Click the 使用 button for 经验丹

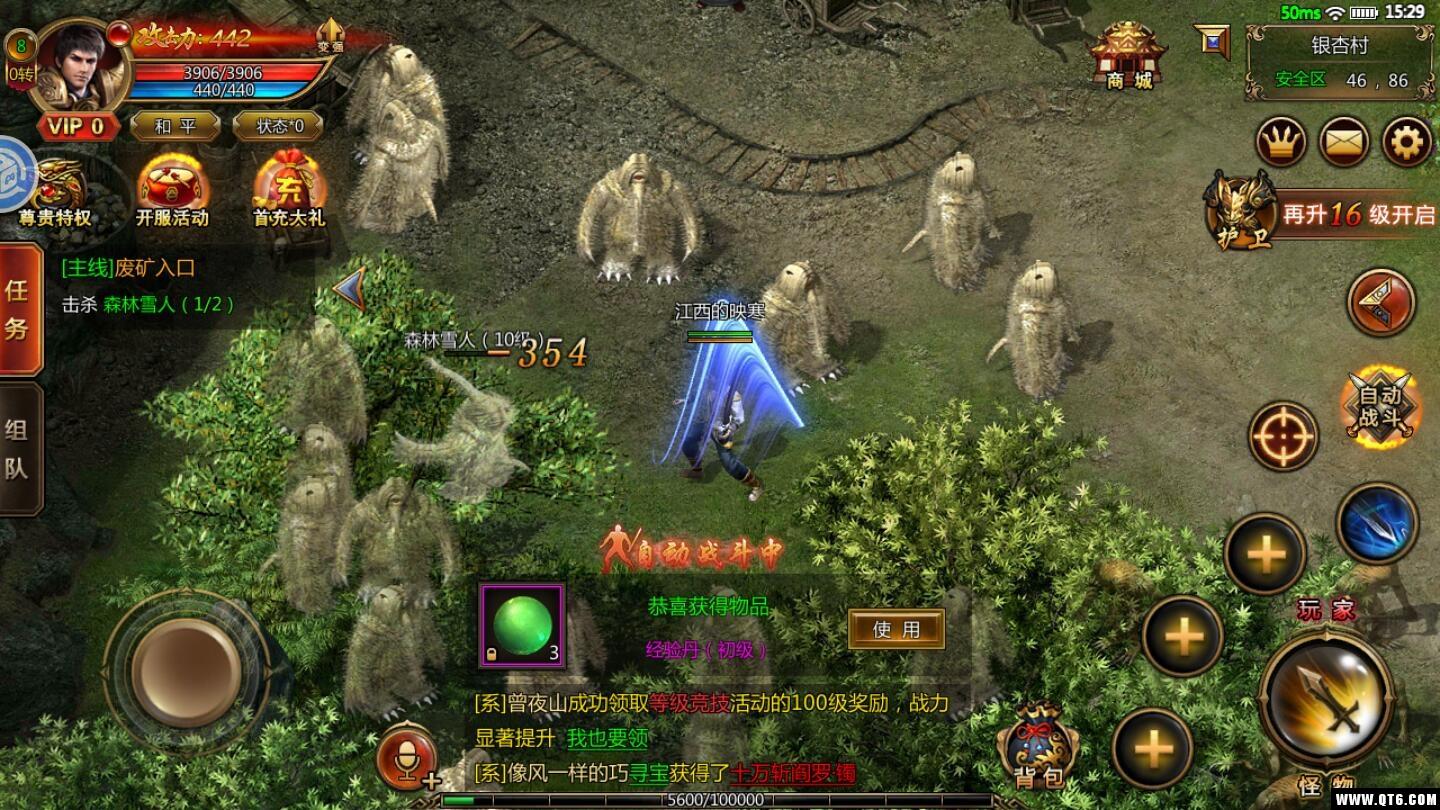(x=896, y=629)
